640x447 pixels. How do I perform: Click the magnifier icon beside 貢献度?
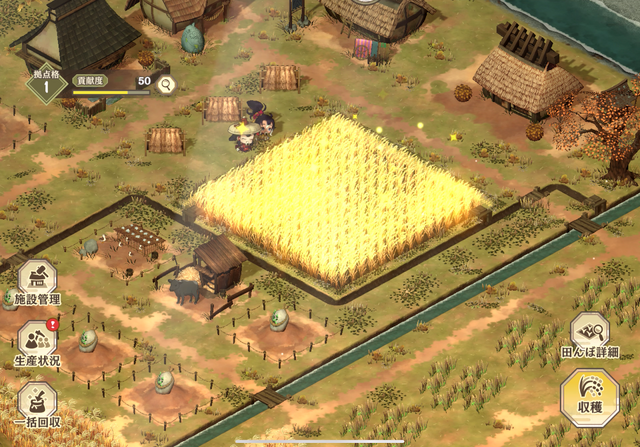[x=166, y=84]
